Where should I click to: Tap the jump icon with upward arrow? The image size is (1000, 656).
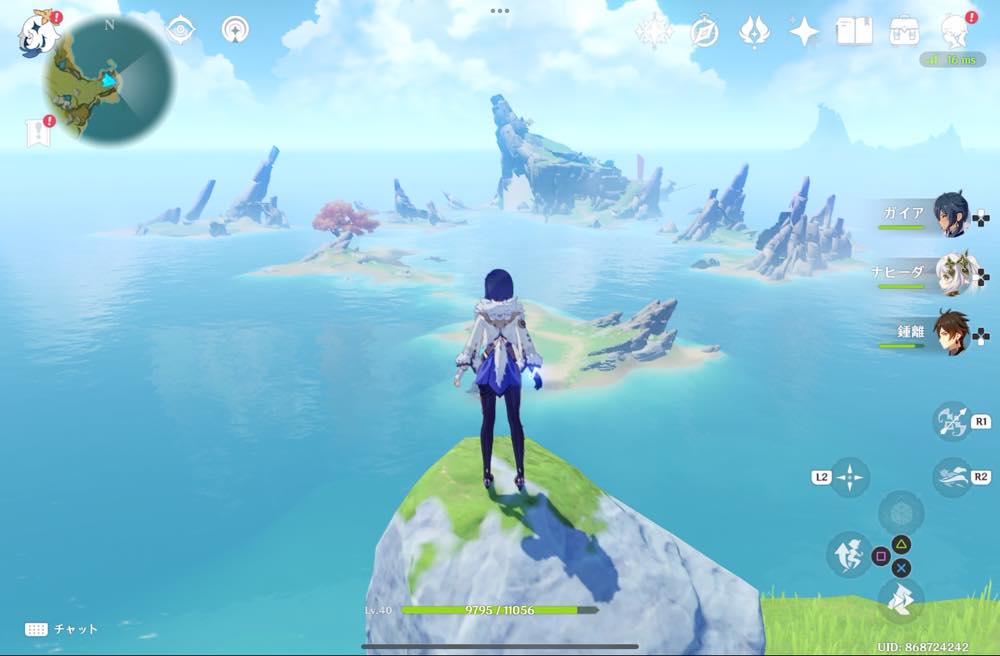click(x=849, y=553)
